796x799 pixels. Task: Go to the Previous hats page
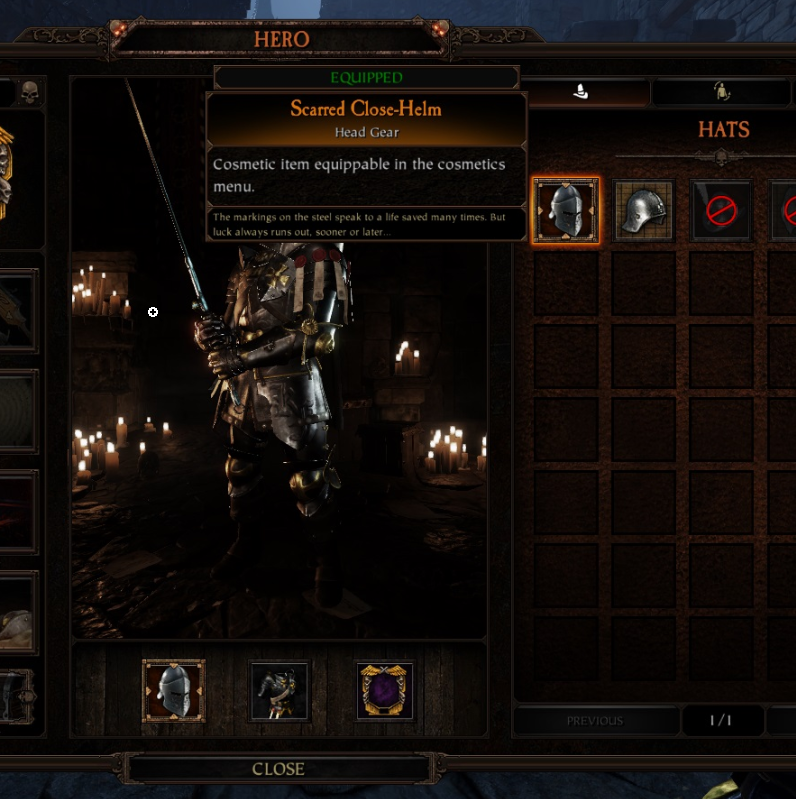595,720
